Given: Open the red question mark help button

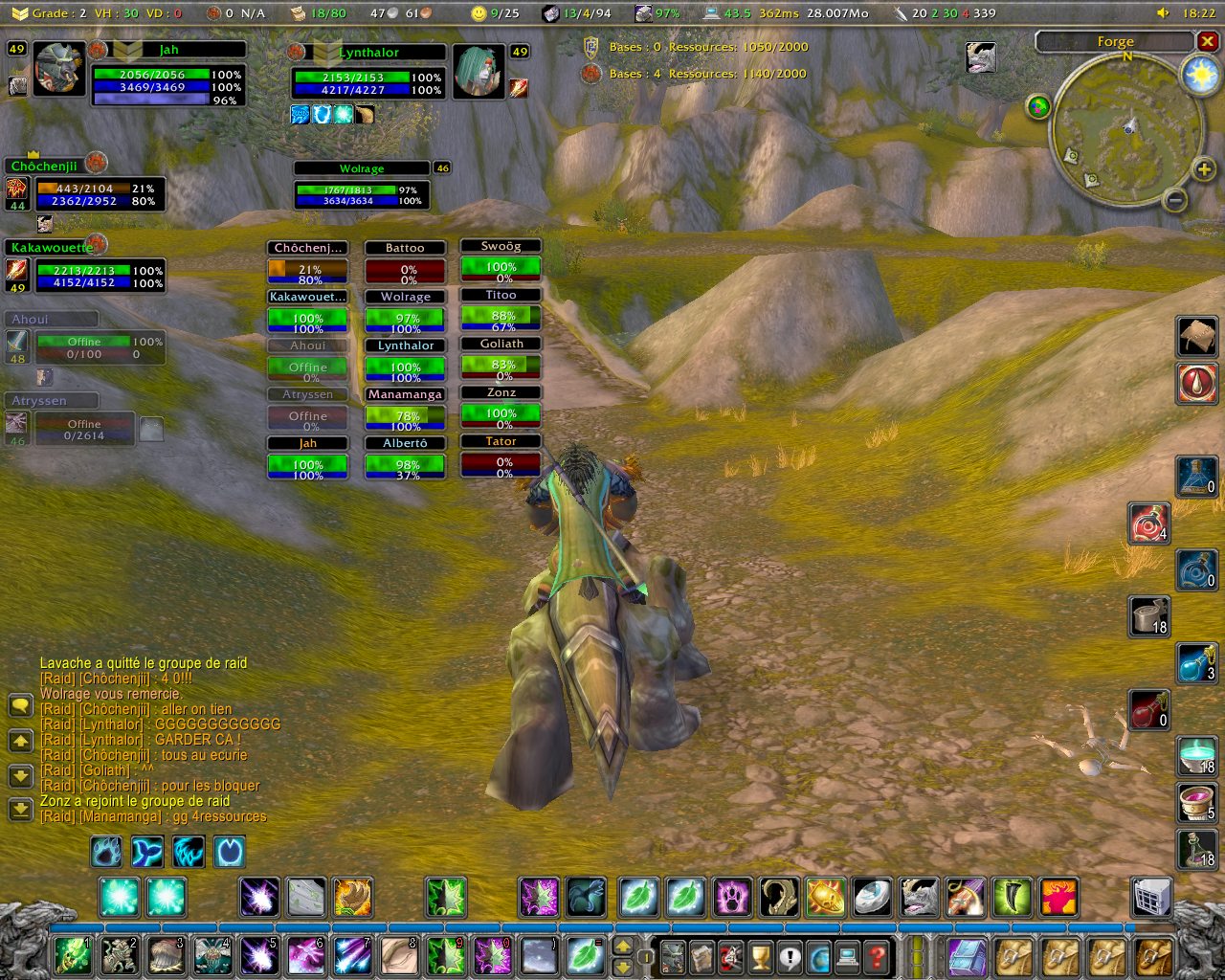Looking at the screenshot, I should tap(876, 956).
